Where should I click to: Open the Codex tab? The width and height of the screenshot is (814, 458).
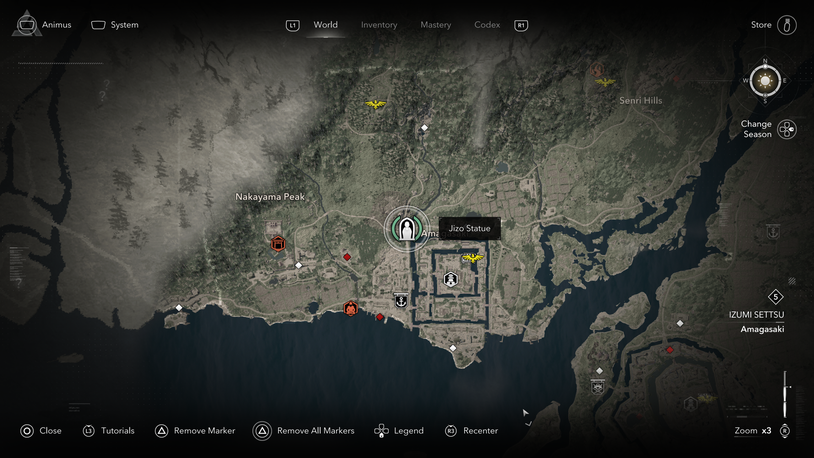(x=487, y=24)
